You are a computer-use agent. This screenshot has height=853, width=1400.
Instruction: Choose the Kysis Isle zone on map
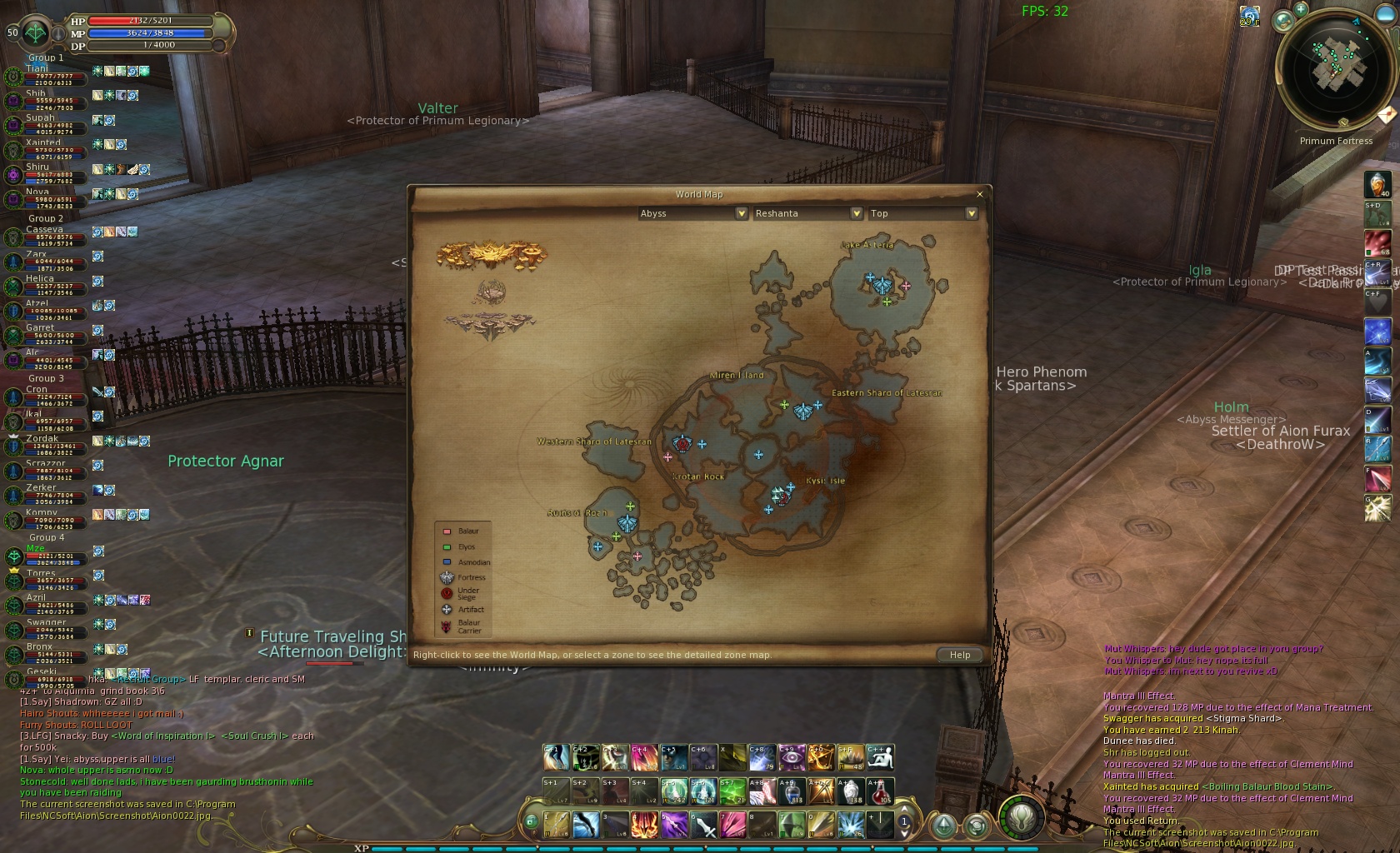point(825,481)
